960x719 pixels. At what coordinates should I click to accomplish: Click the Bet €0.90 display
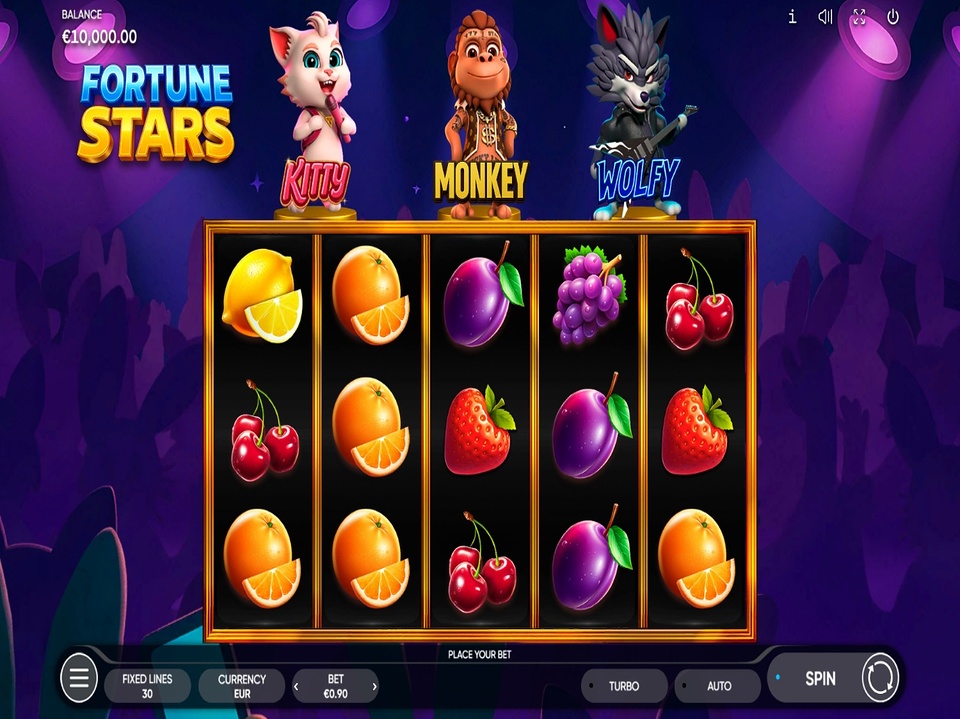335,685
